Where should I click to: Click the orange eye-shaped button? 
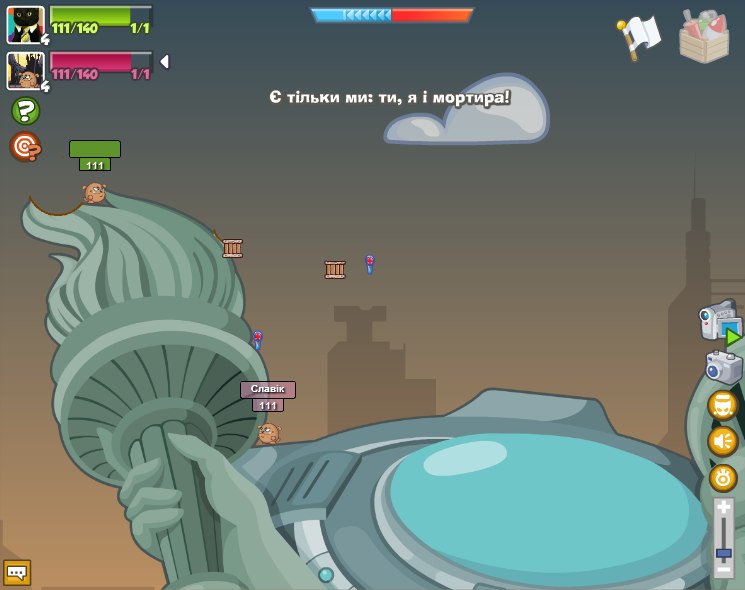coord(723,478)
